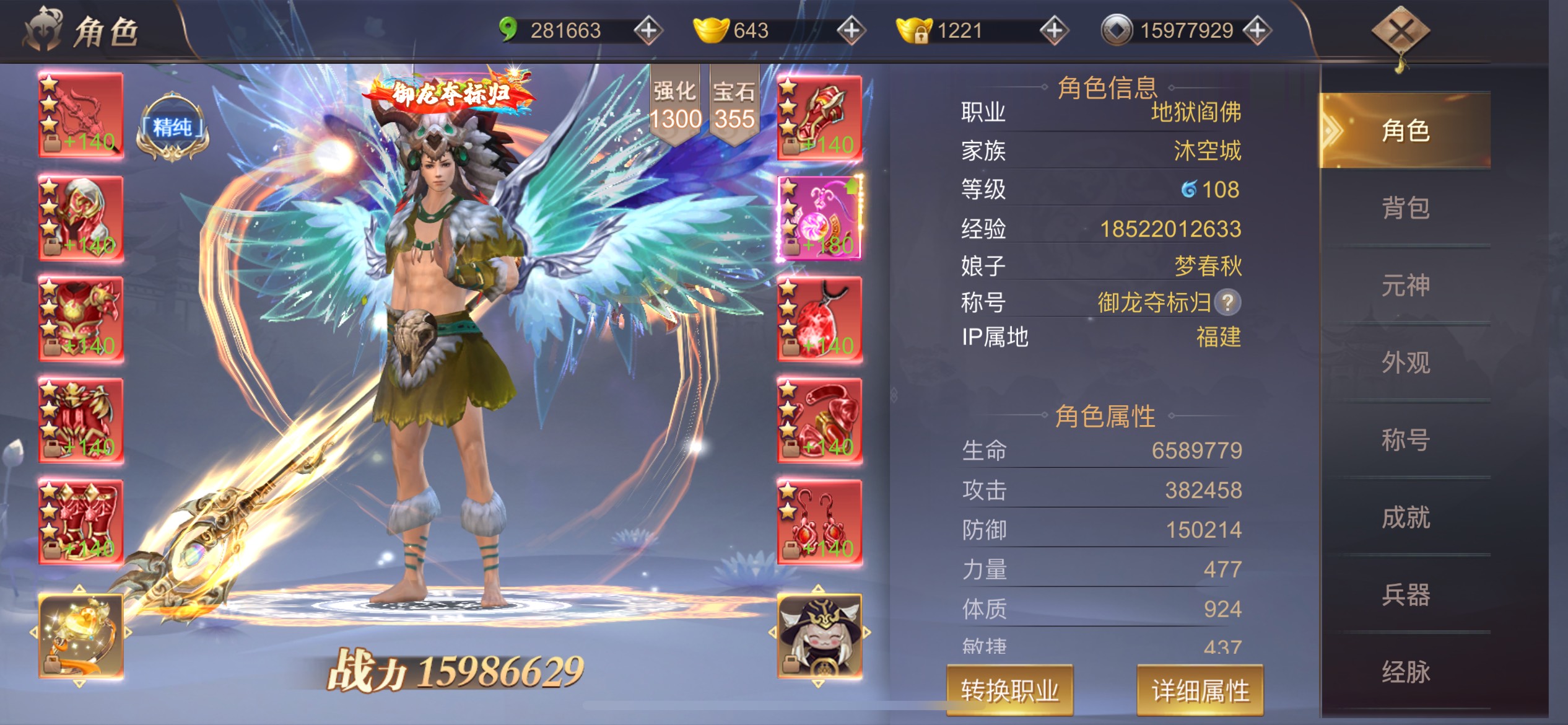Open the 兵器 tab
Viewport: 1568px width, 725px height.
pyautogui.click(x=1405, y=595)
